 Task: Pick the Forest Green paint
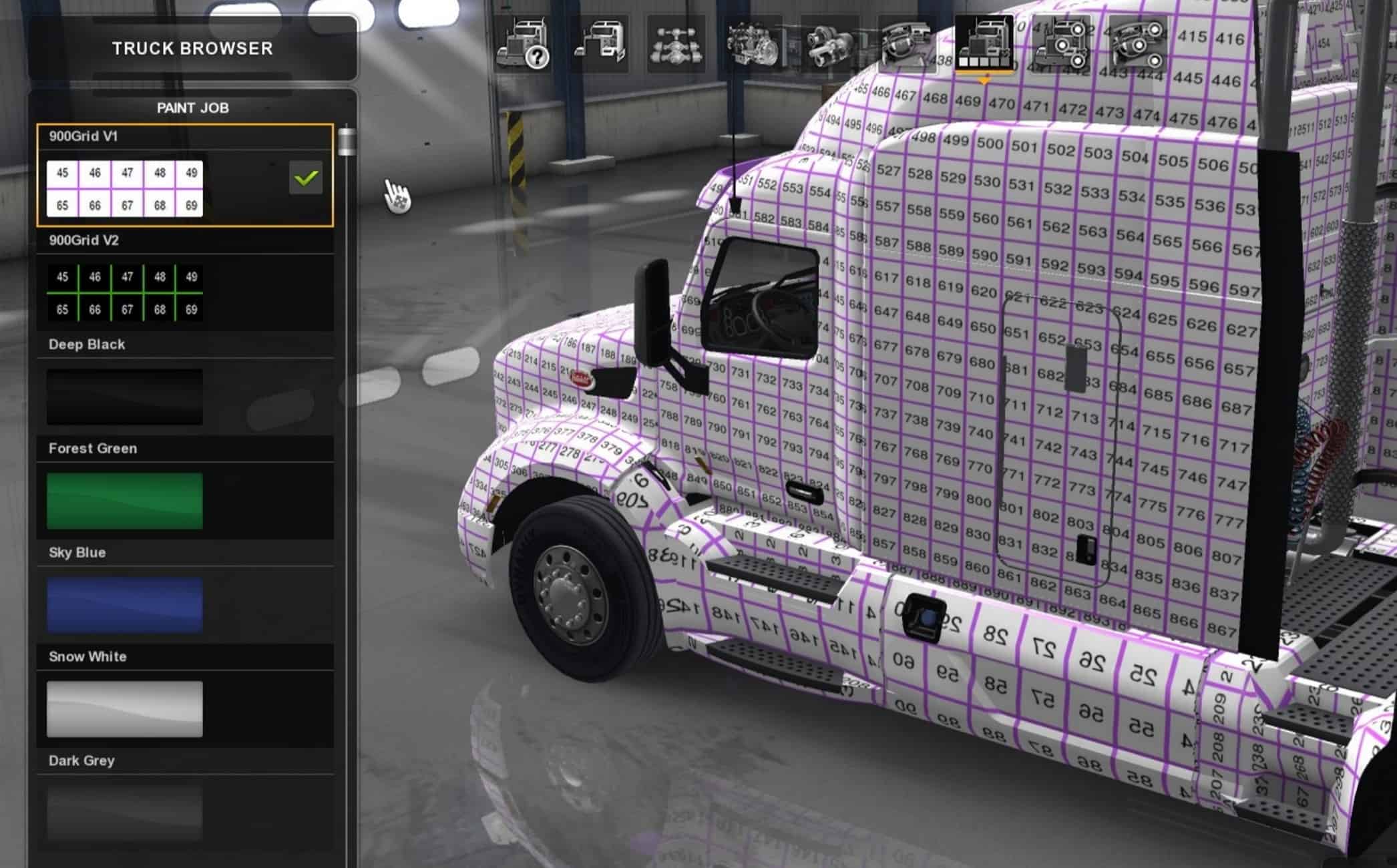125,501
